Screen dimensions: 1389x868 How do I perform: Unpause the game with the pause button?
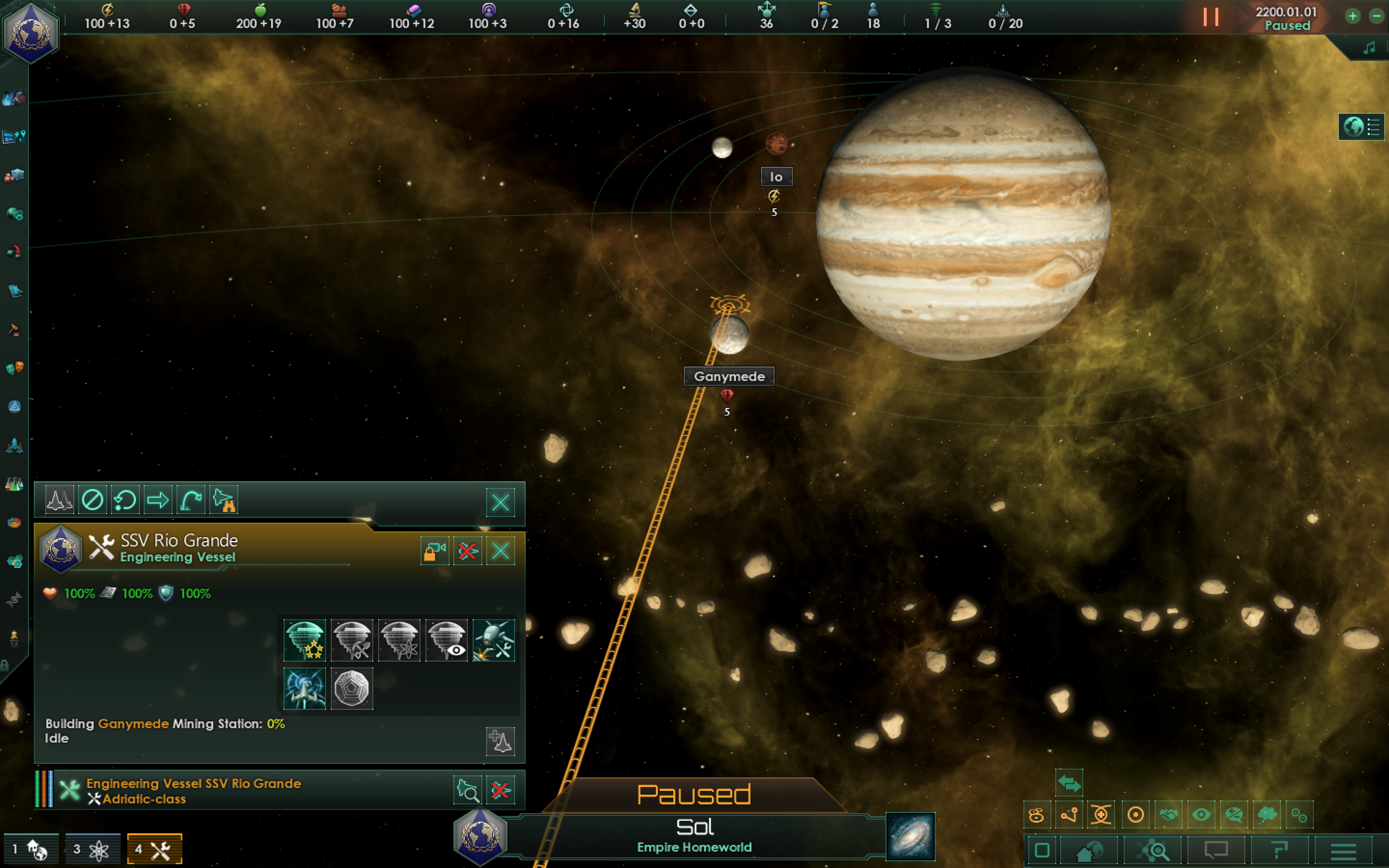tap(1211, 17)
